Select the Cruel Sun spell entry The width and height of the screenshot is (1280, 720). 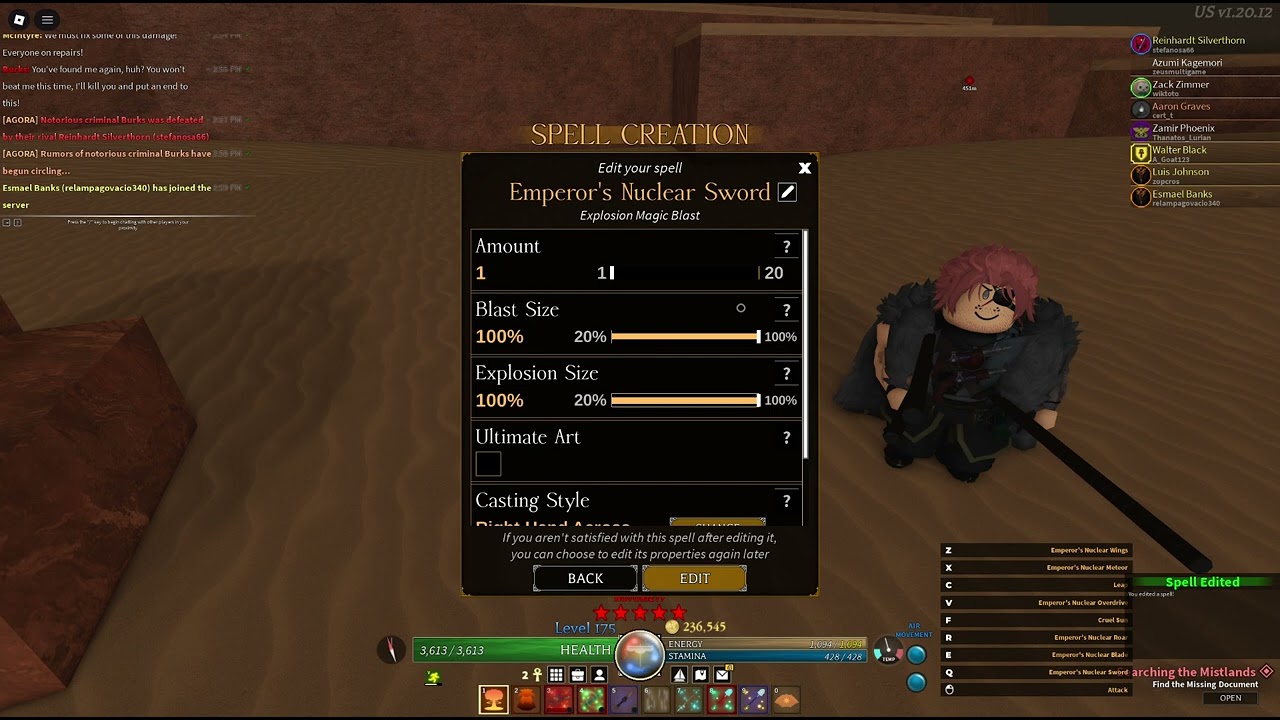pyautogui.click(x=1112, y=620)
